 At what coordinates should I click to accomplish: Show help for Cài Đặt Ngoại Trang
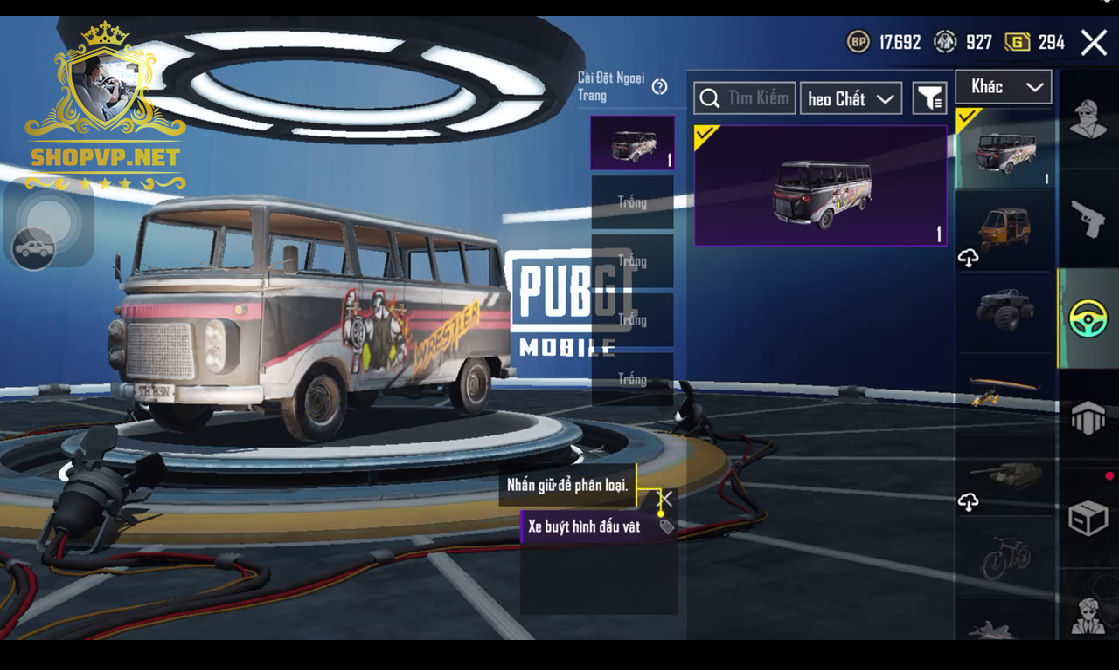tap(659, 87)
